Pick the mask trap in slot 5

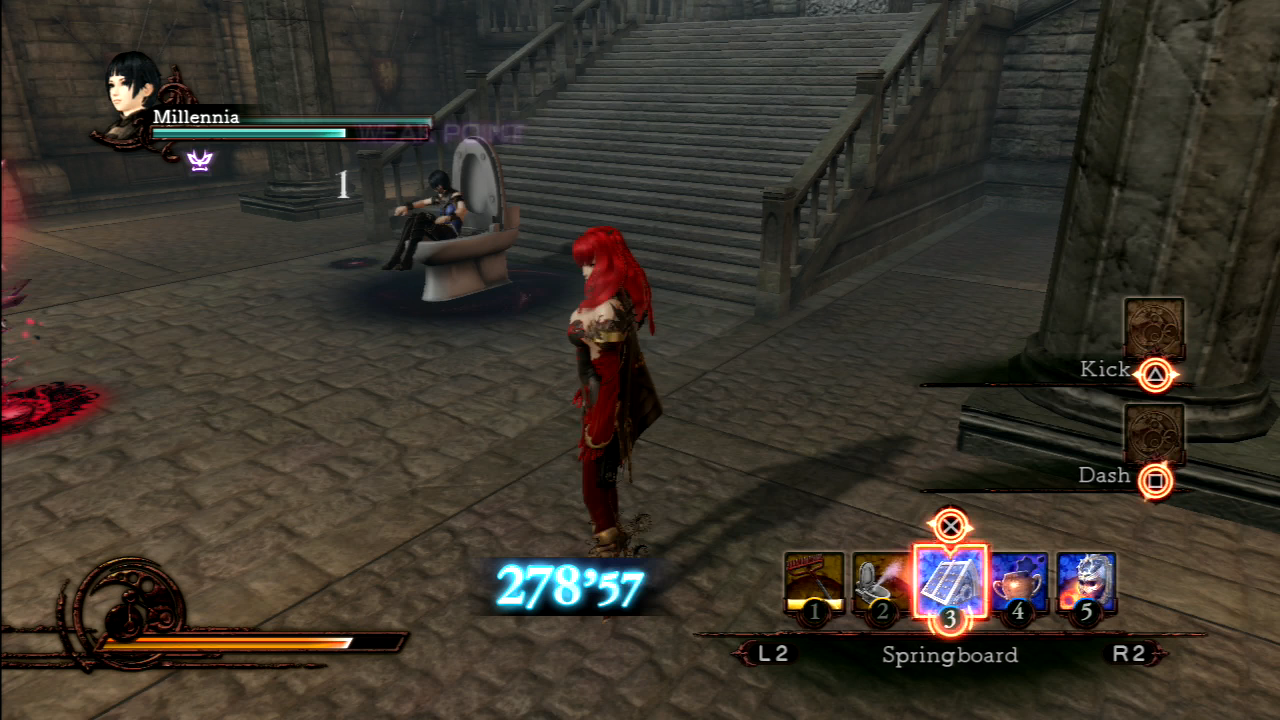1086,581
